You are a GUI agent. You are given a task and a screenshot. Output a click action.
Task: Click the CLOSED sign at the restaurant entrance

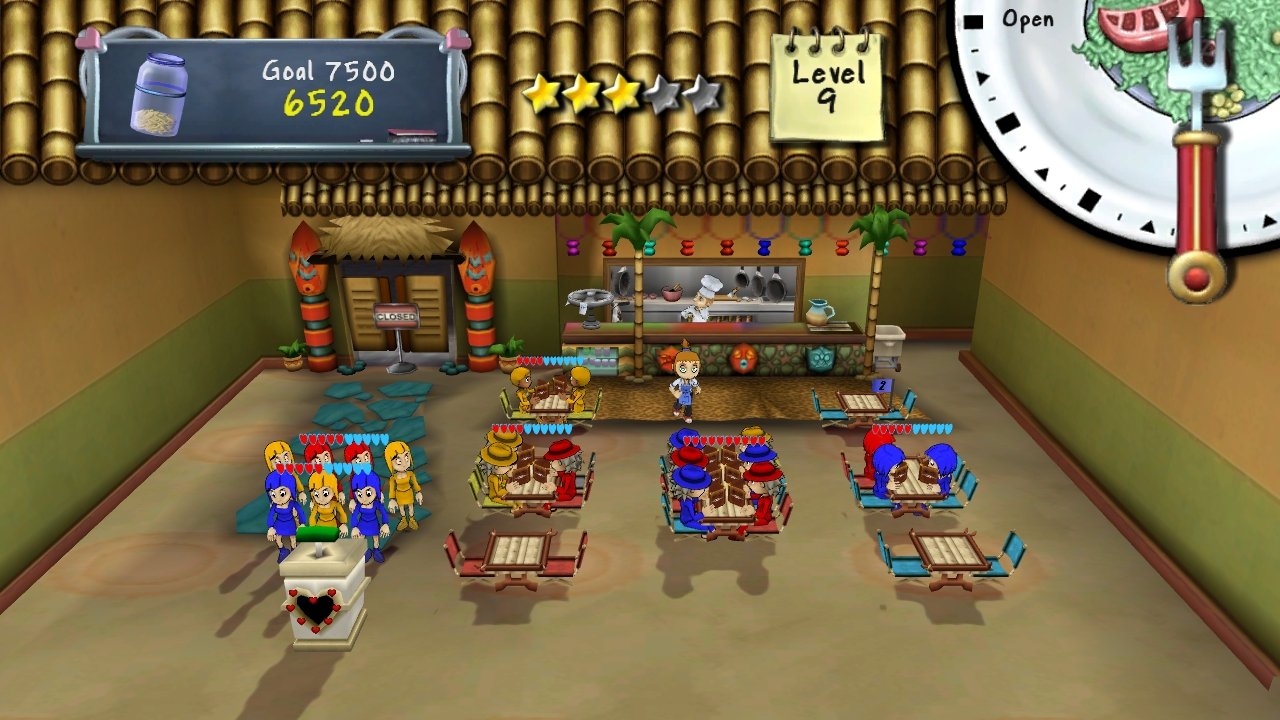point(399,316)
